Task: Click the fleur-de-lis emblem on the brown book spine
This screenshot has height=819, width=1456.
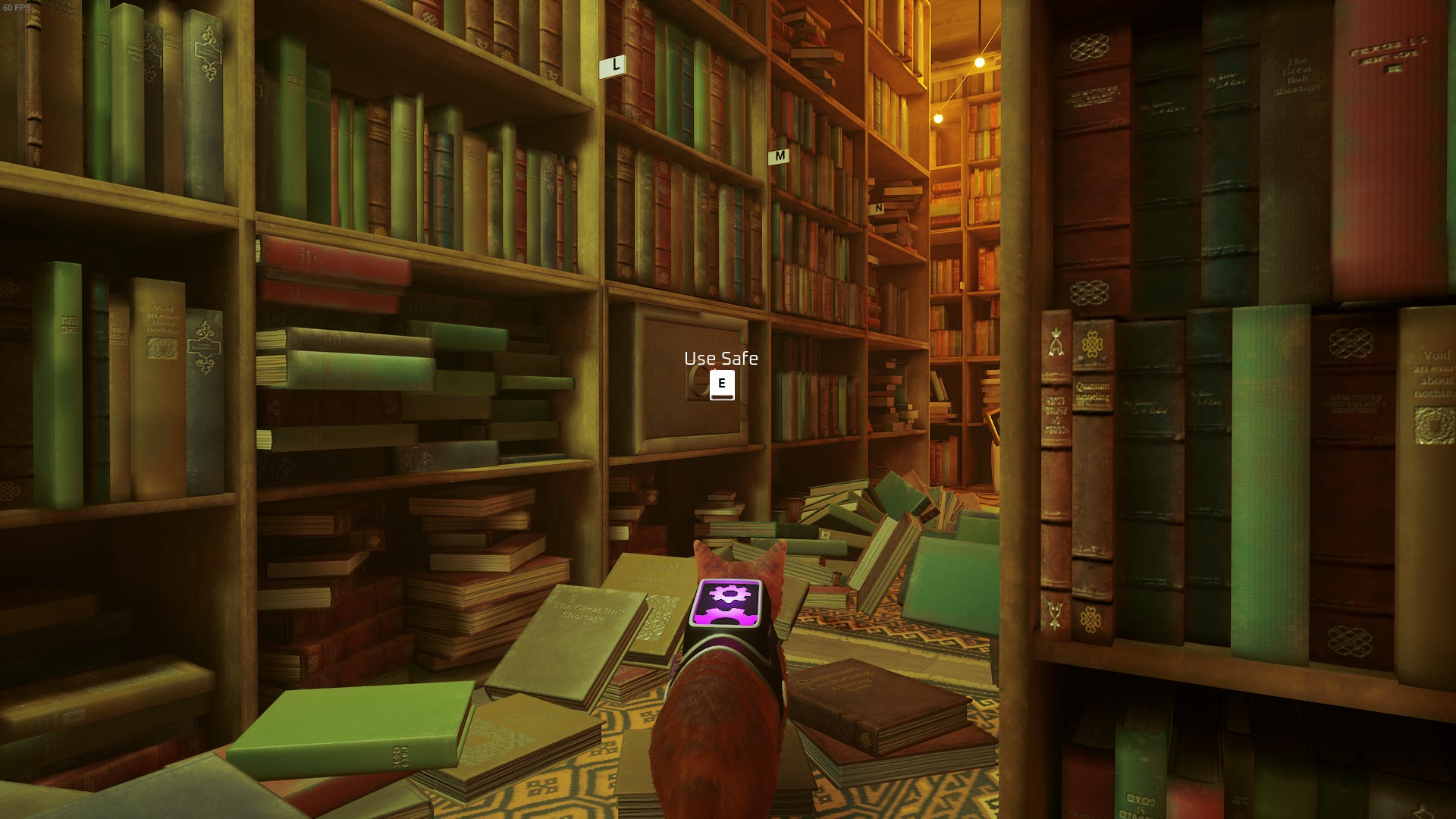Action: [1056, 343]
